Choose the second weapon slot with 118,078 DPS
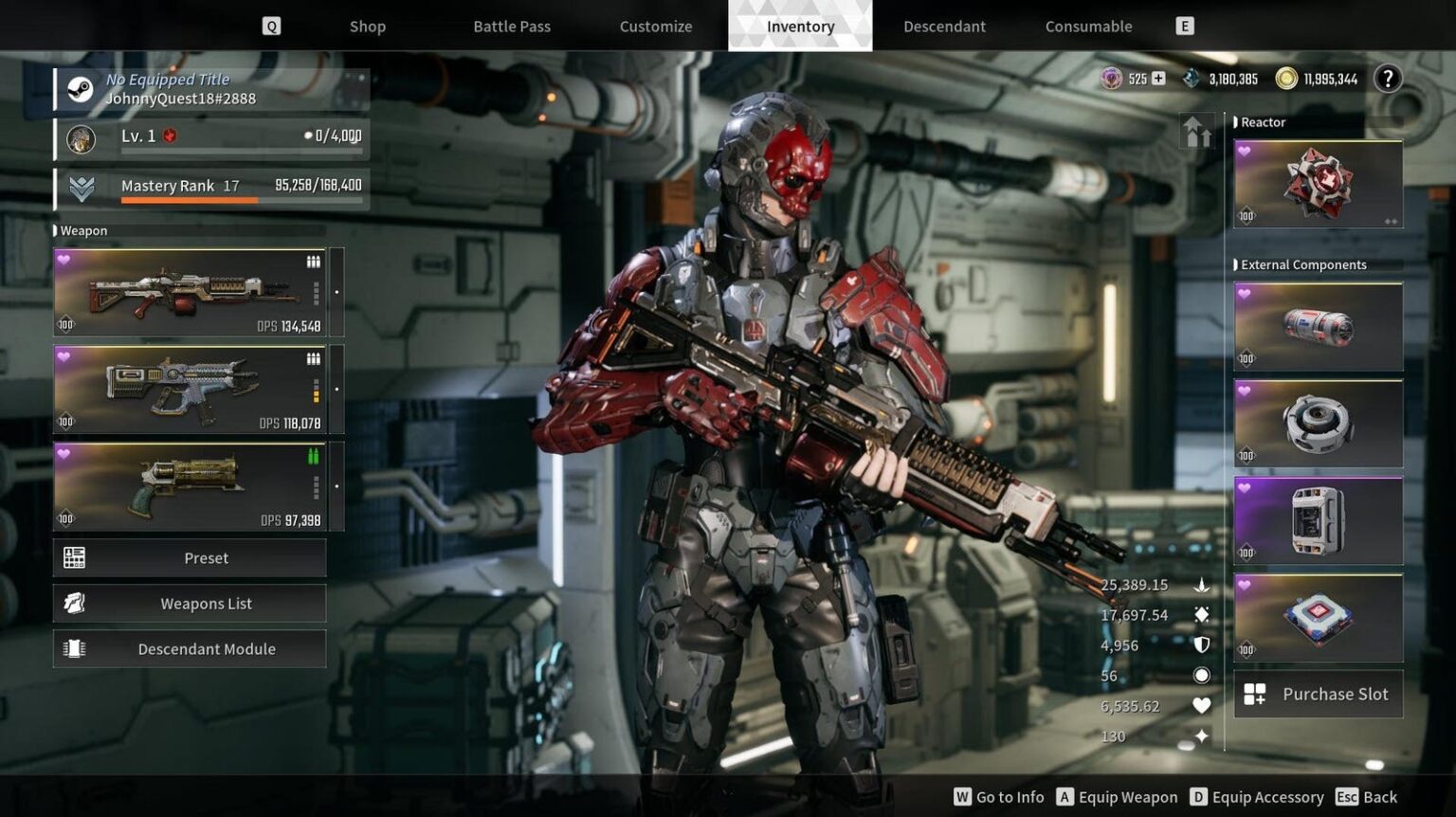The height and width of the screenshot is (817, 1456). click(190, 390)
